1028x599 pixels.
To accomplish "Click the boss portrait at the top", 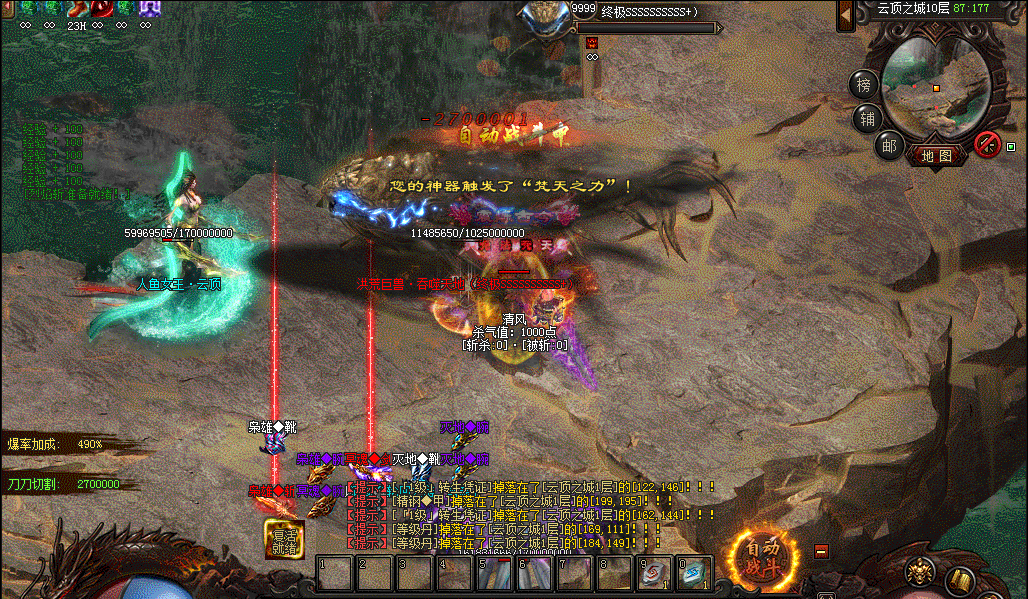I will pos(546,18).
